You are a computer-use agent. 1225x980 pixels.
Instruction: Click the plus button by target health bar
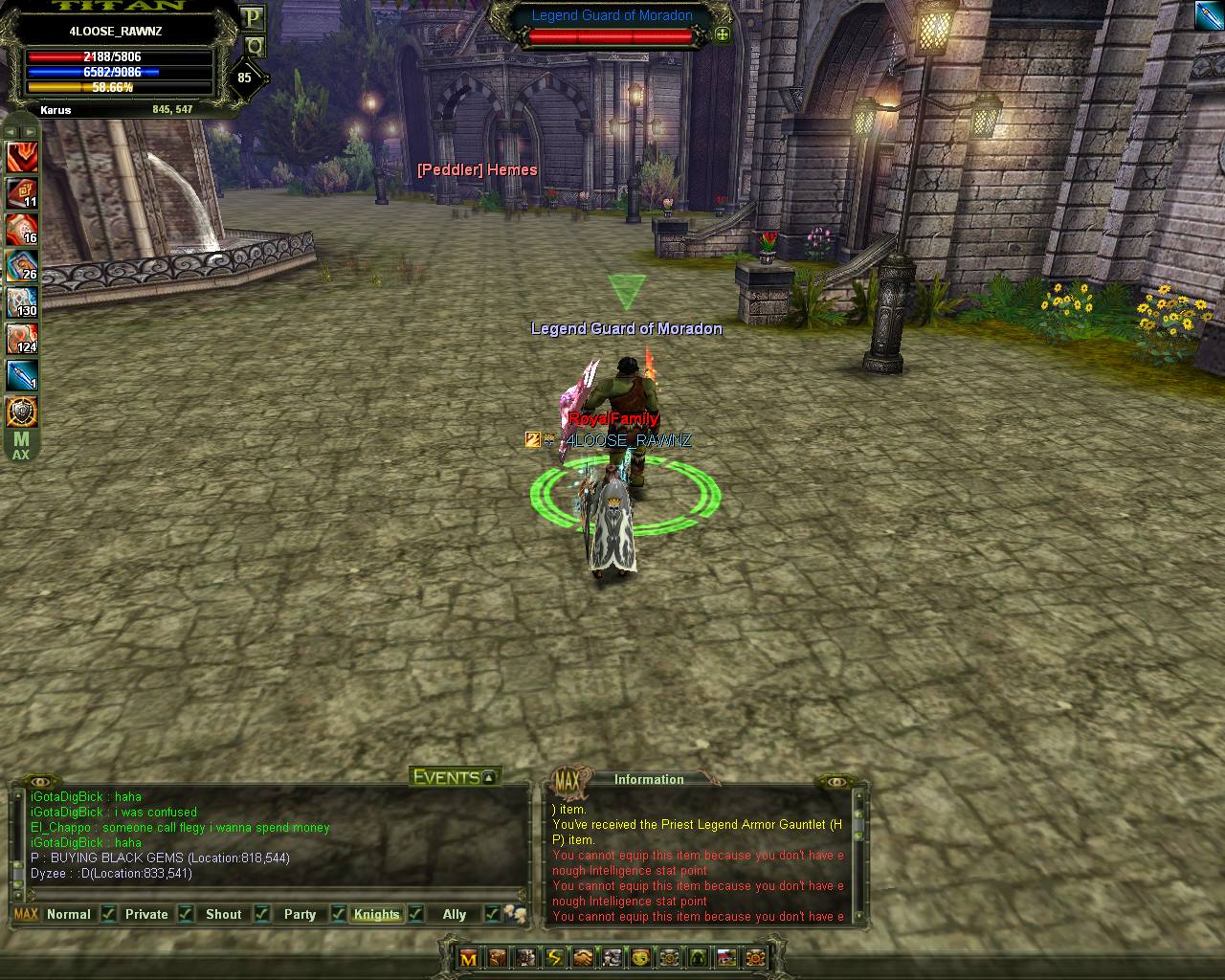722,35
